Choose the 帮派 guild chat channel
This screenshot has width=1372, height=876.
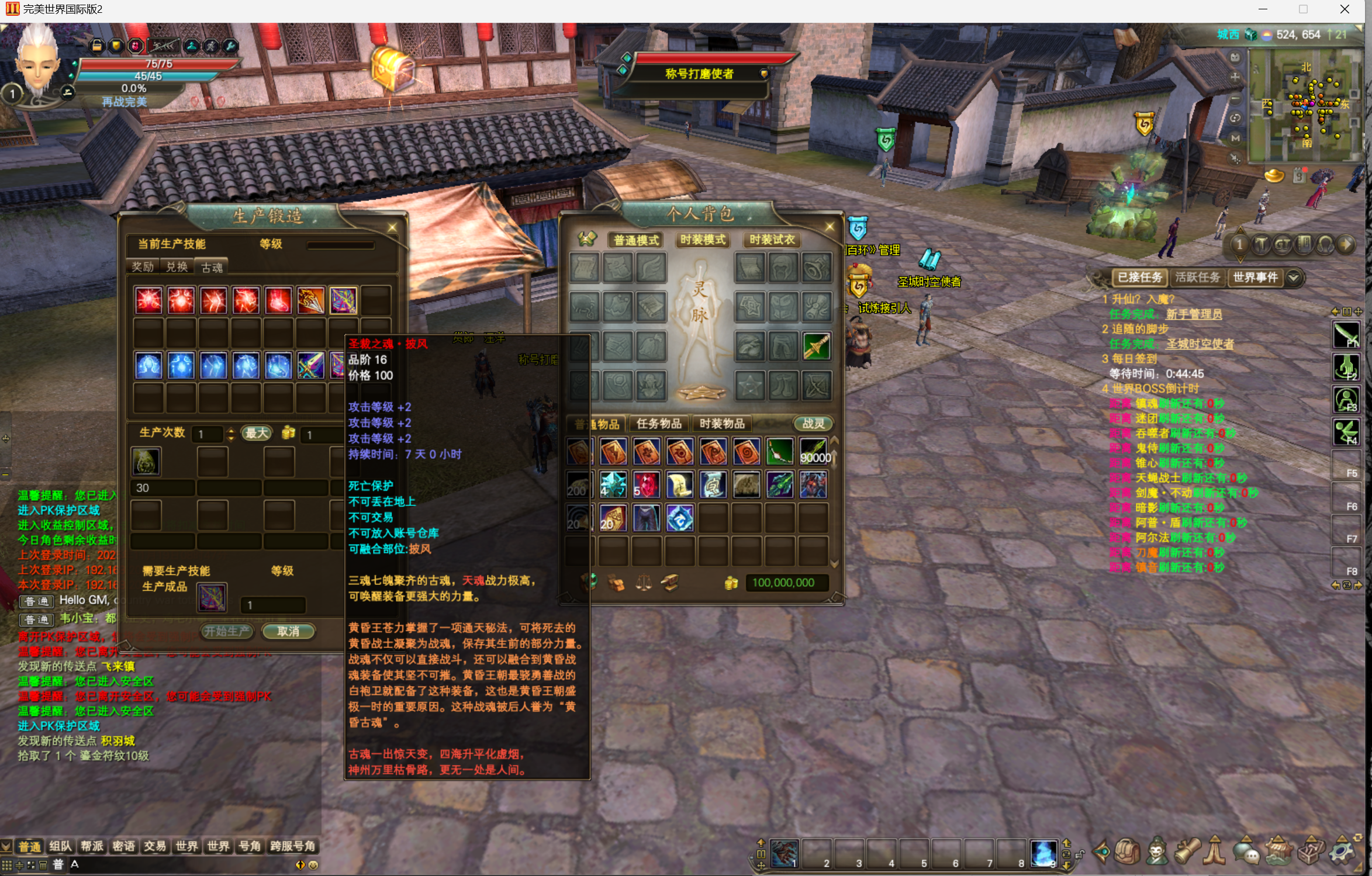point(92,846)
